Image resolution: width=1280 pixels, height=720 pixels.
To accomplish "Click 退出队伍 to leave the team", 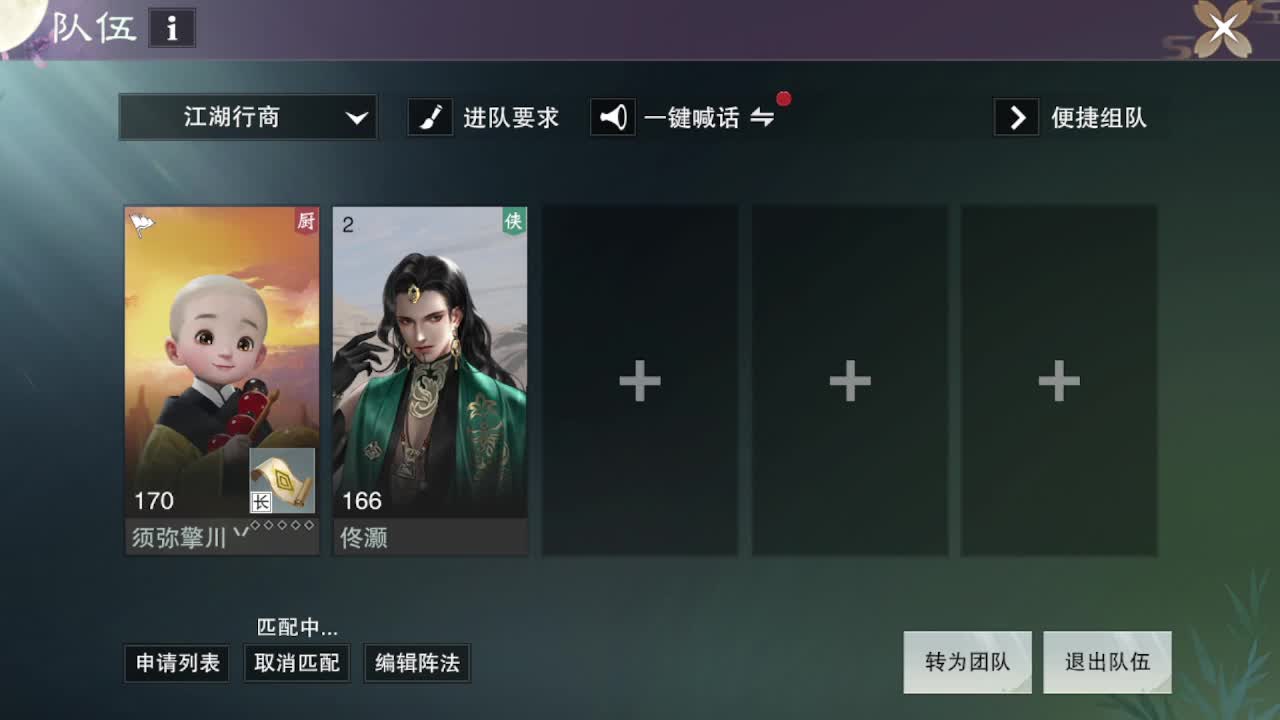I will (x=1108, y=662).
